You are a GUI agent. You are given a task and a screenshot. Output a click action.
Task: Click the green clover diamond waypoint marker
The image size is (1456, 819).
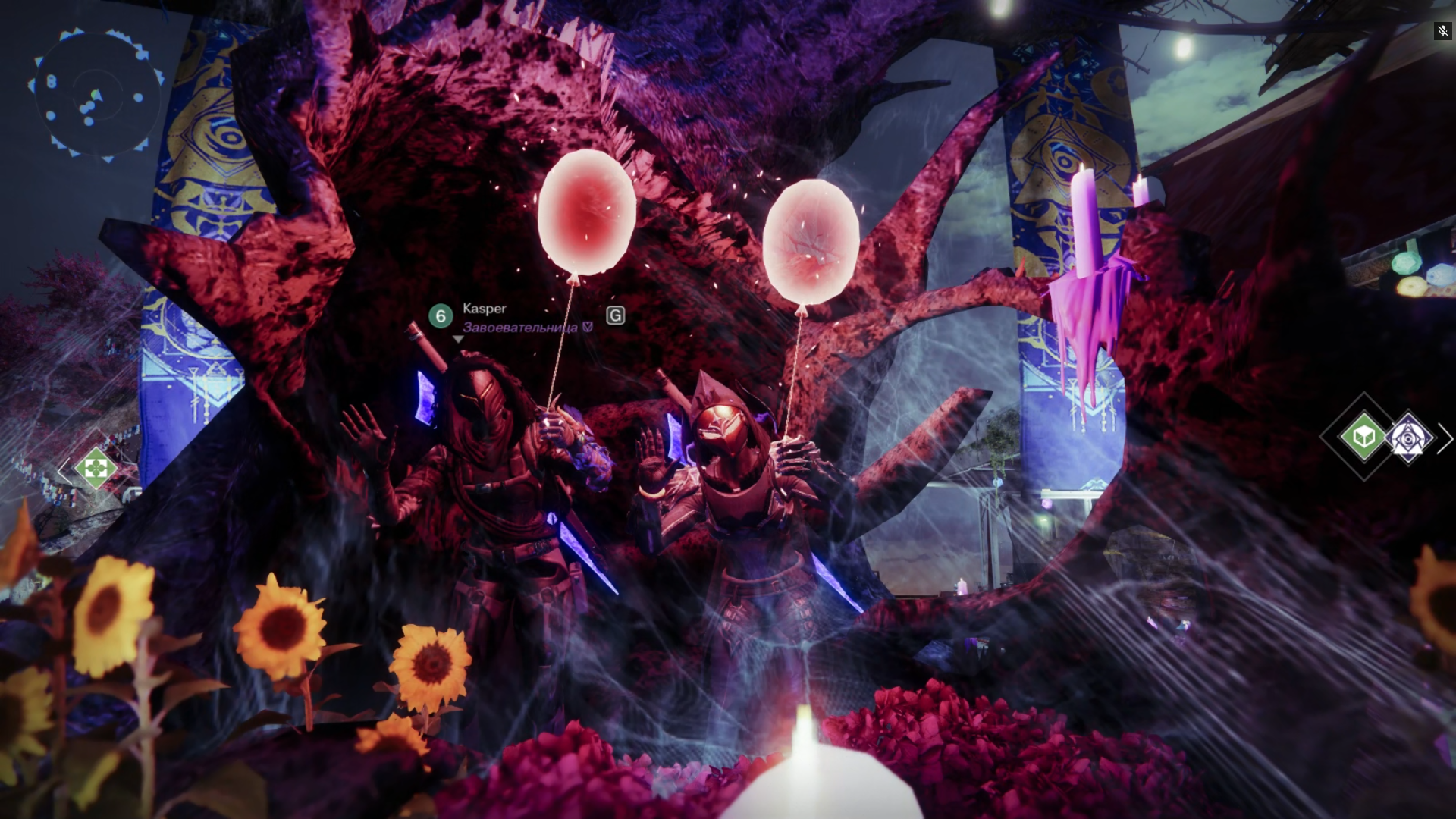[96, 468]
